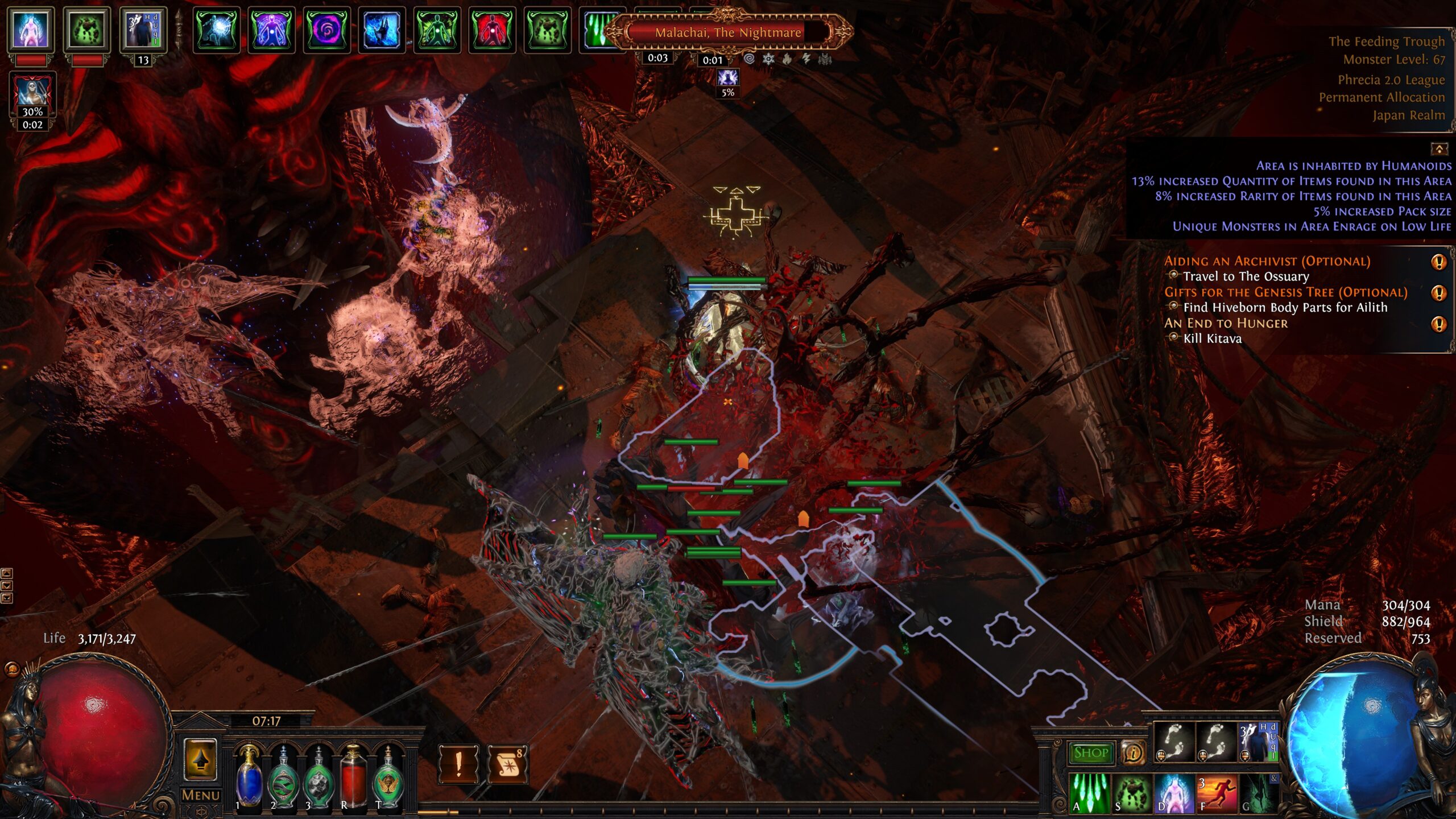Select the An End to Hunger quest marker
Image resolution: width=1456 pixels, height=819 pixels.
tap(1438, 324)
